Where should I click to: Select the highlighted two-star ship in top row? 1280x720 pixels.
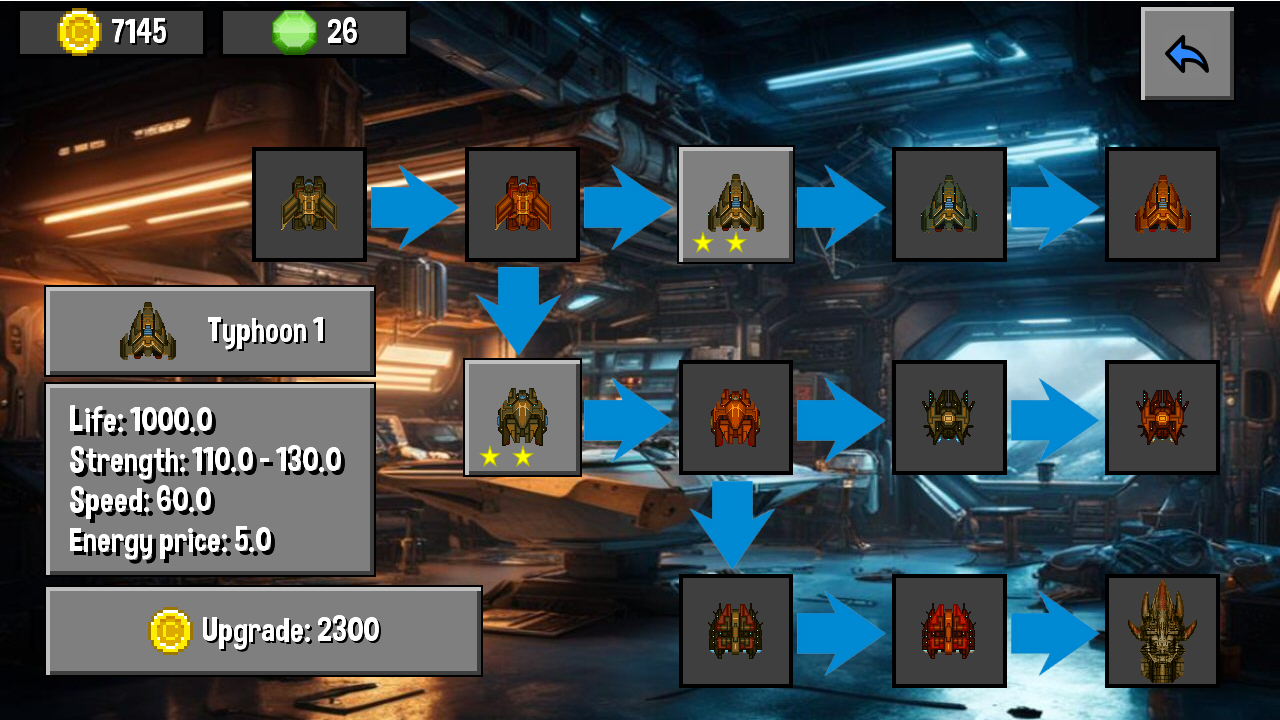(x=736, y=205)
